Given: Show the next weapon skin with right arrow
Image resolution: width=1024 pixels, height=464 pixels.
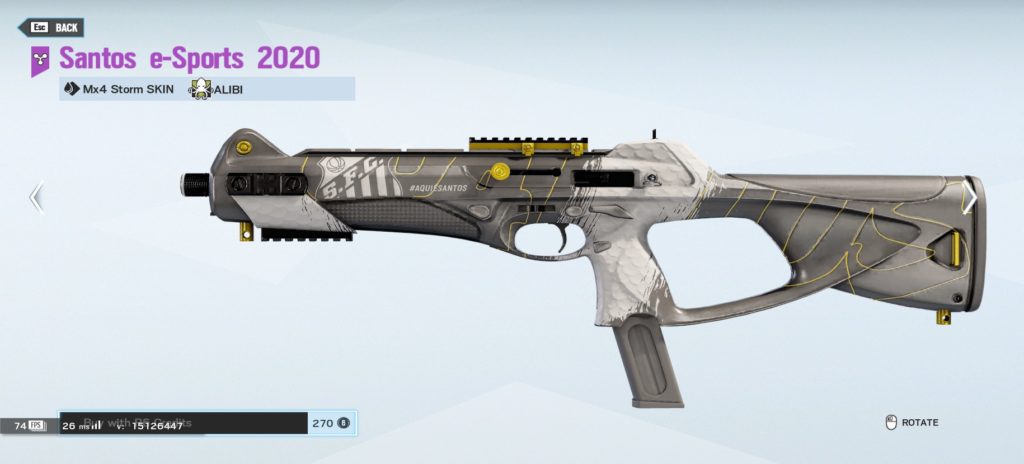Looking at the screenshot, I should coord(969,196).
